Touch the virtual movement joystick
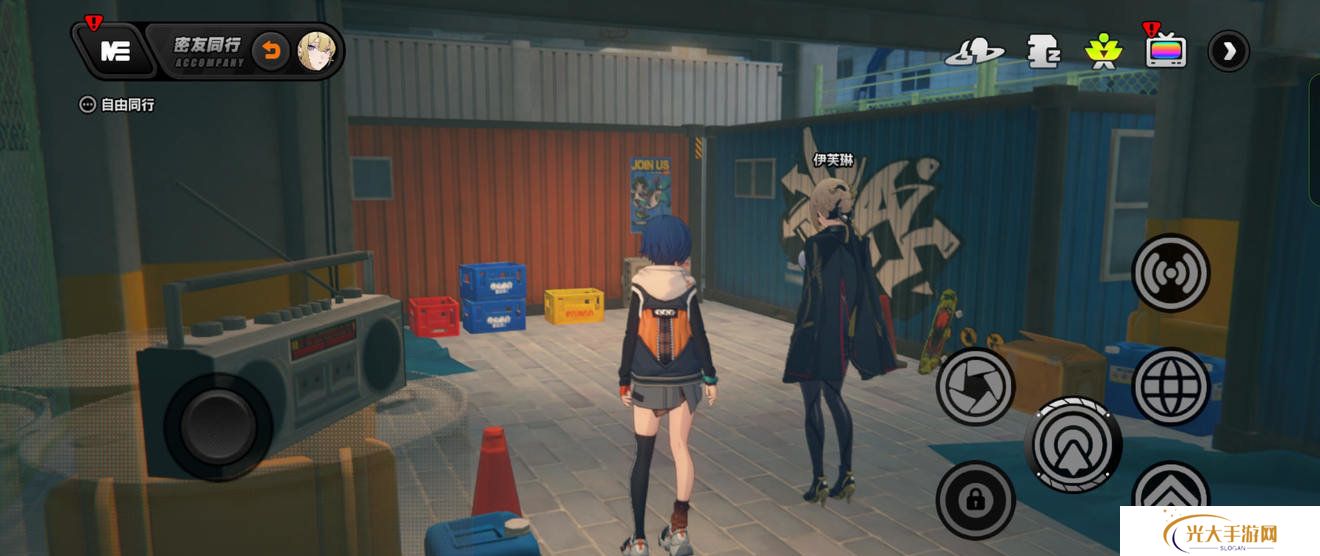 (x=218, y=426)
